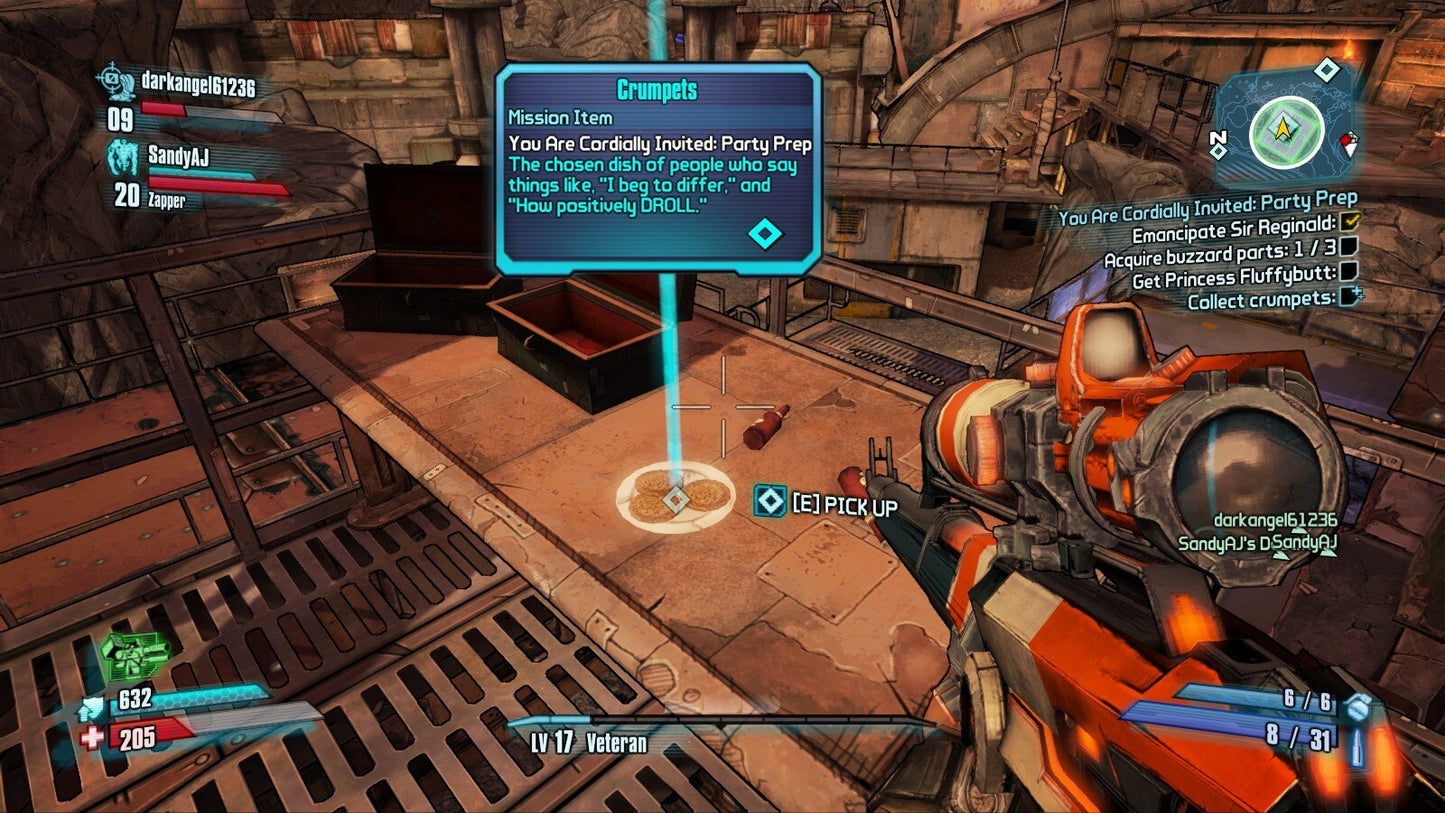Screen dimensions: 1445x813
Task: Click the red arrow beside the minimap
Action: click(x=1348, y=142)
